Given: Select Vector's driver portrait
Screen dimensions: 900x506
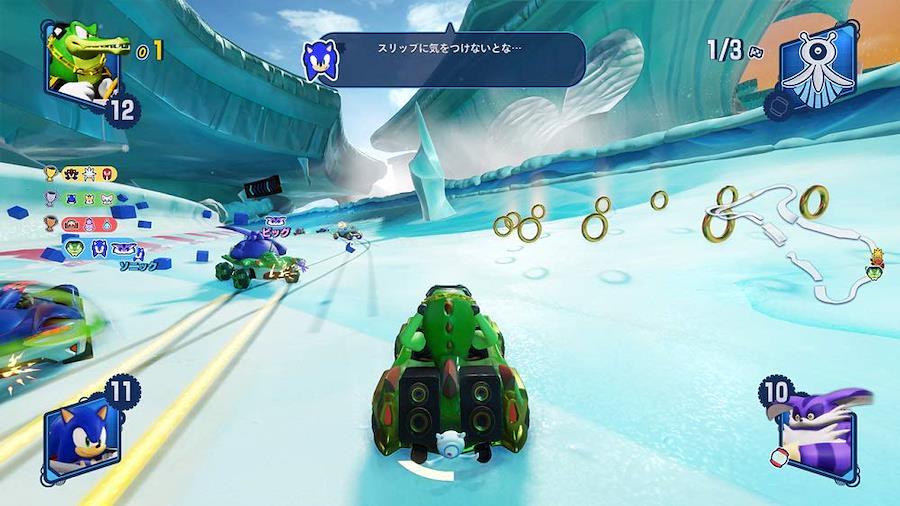Looking at the screenshot, I should coord(81,62).
